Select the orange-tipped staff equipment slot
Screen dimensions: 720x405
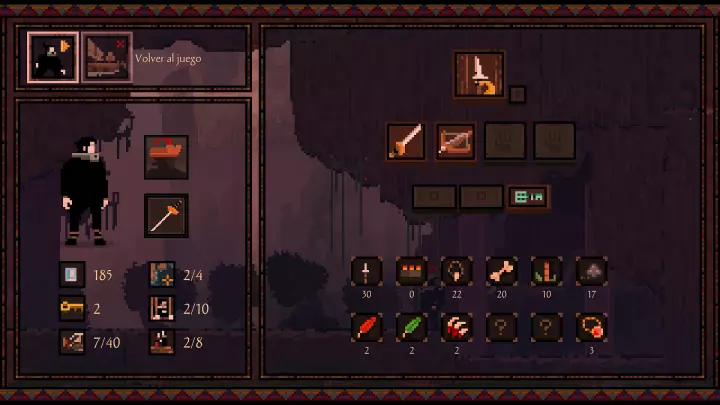click(166, 215)
